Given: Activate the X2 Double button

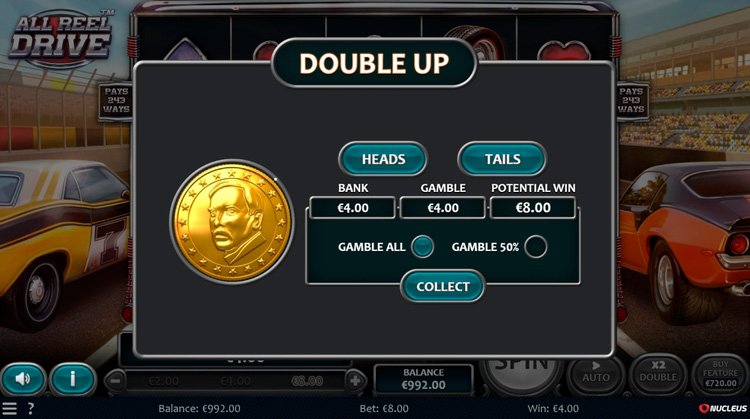Looking at the screenshot, I should (658, 373).
